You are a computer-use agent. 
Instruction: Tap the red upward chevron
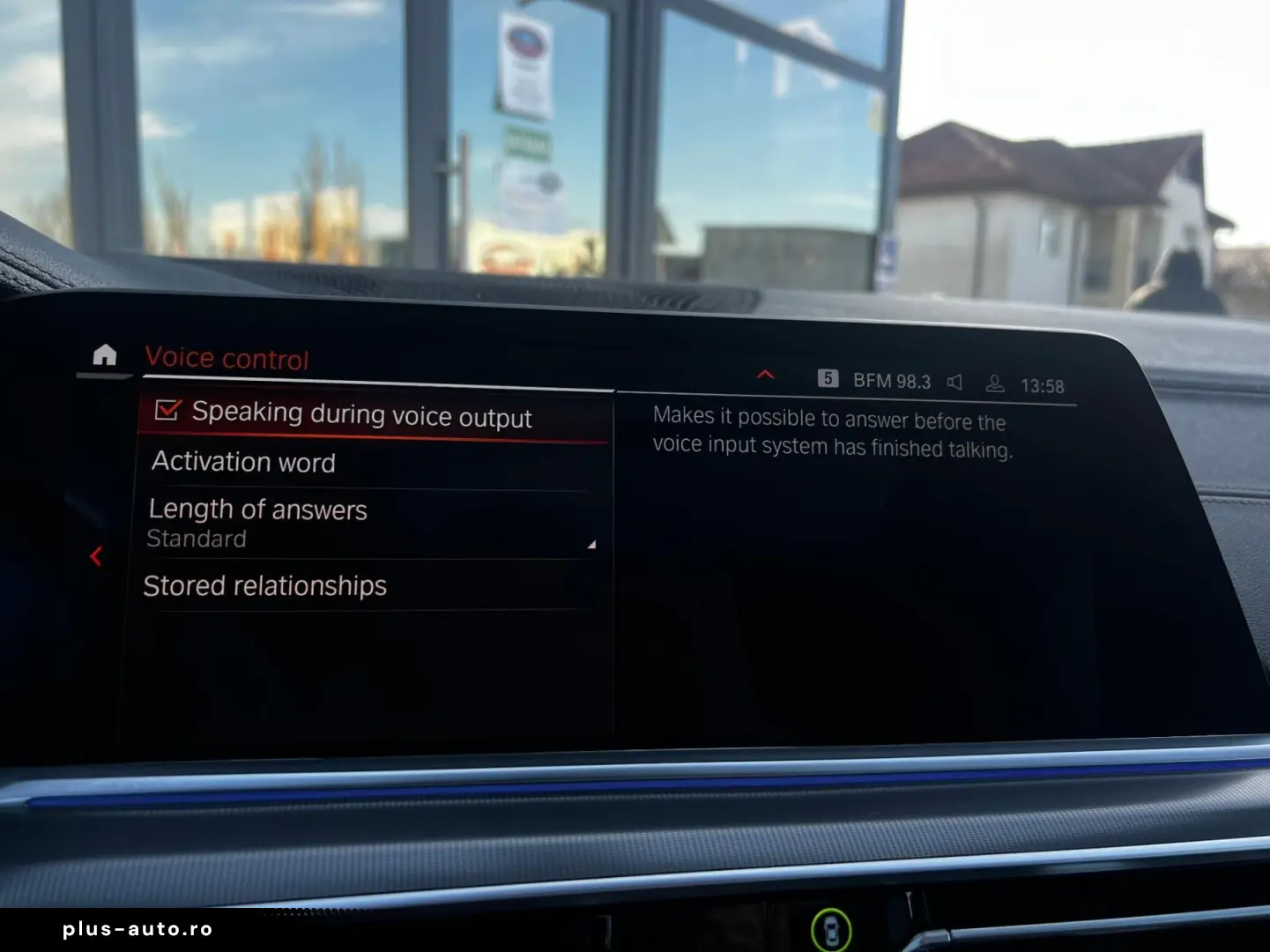click(765, 375)
